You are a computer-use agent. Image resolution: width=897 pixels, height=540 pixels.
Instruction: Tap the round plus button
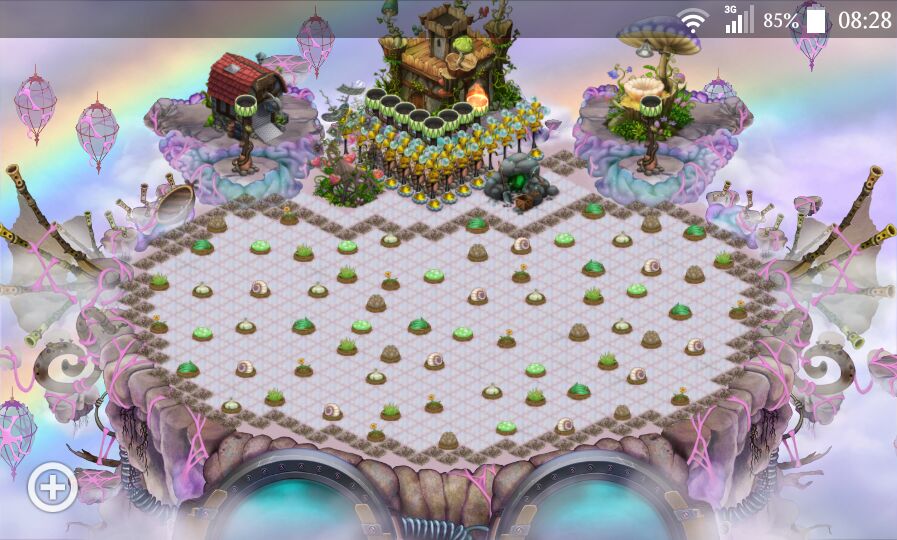pyautogui.click(x=53, y=488)
